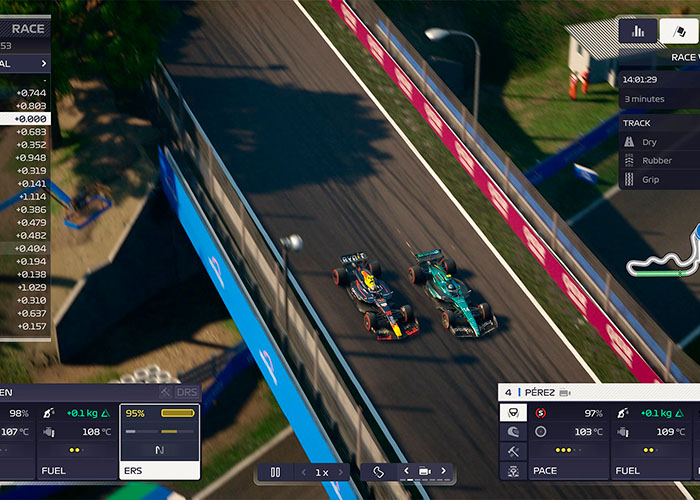Decrease the simulation speed

click(x=304, y=472)
